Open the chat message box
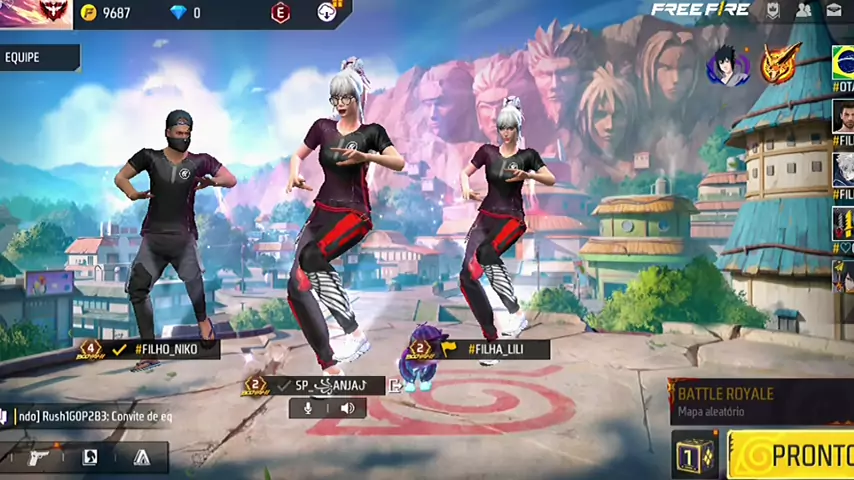 point(88,416)
